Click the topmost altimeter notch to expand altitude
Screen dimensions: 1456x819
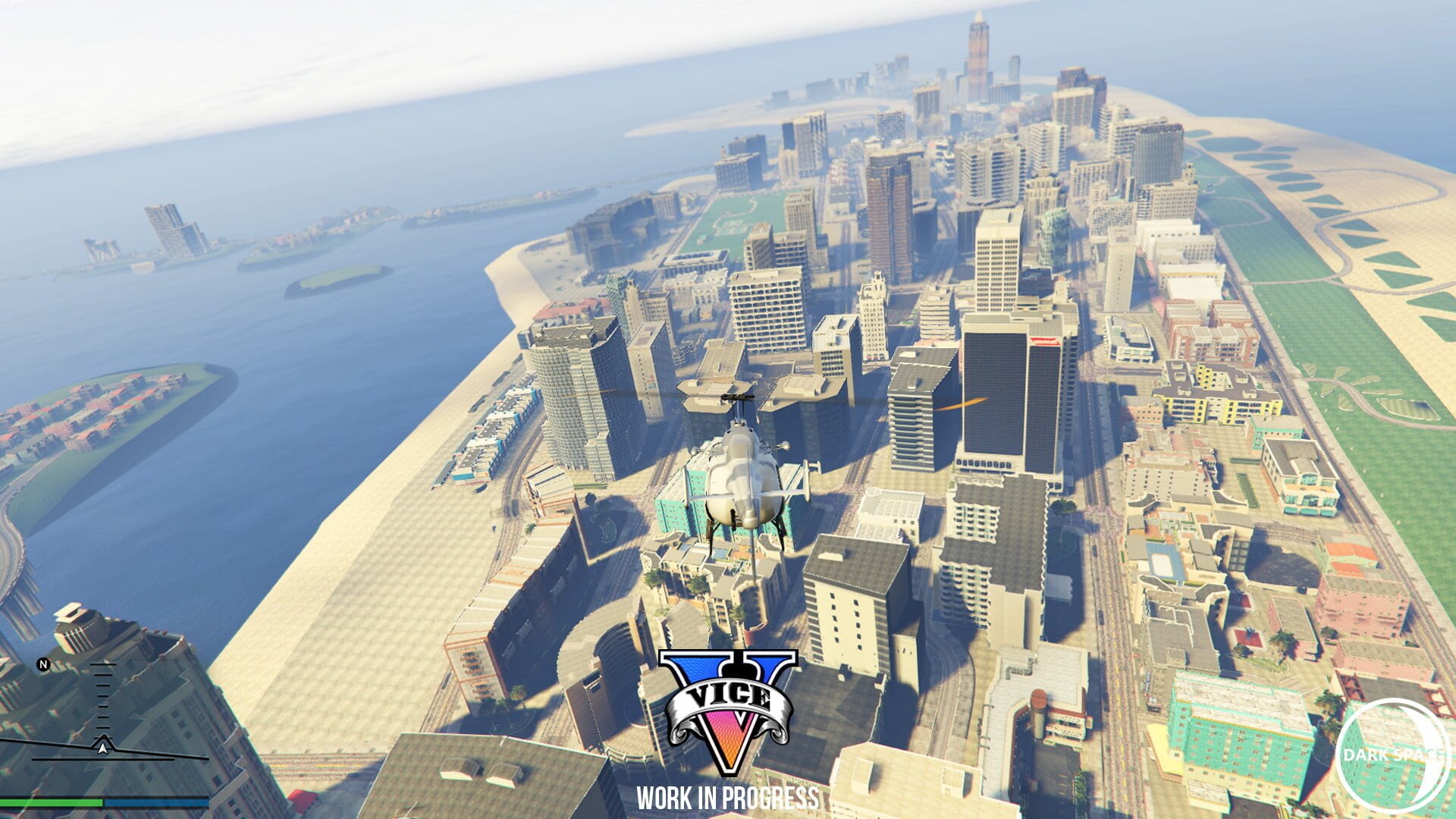click(102, 664)
